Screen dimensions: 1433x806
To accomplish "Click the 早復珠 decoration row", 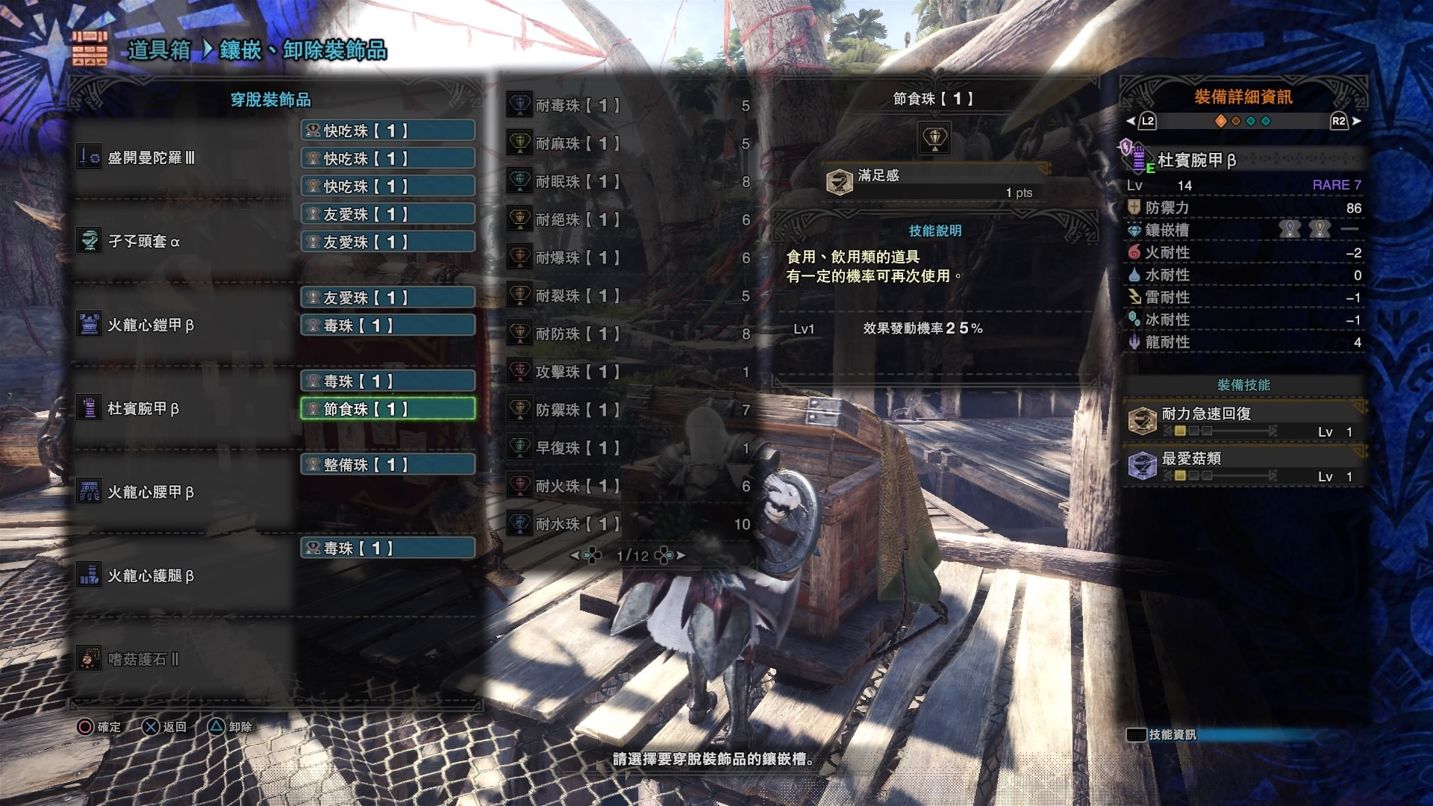I will point(627,448).
